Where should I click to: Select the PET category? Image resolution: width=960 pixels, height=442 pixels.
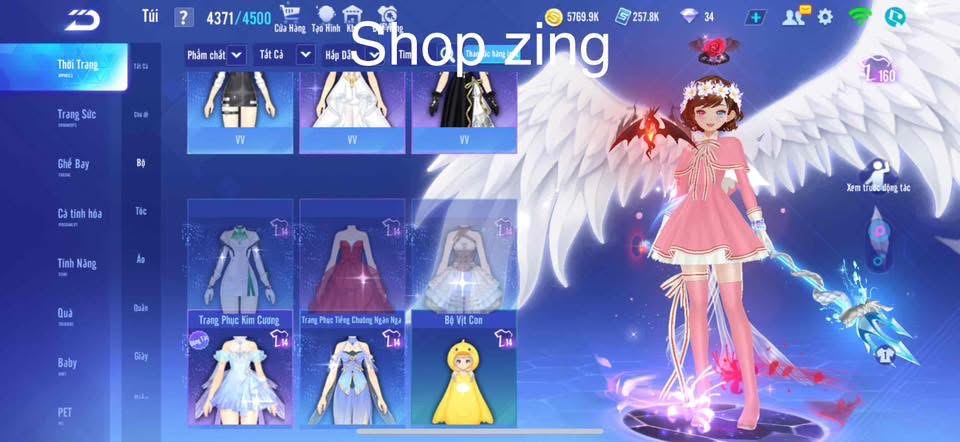(65, 412)
